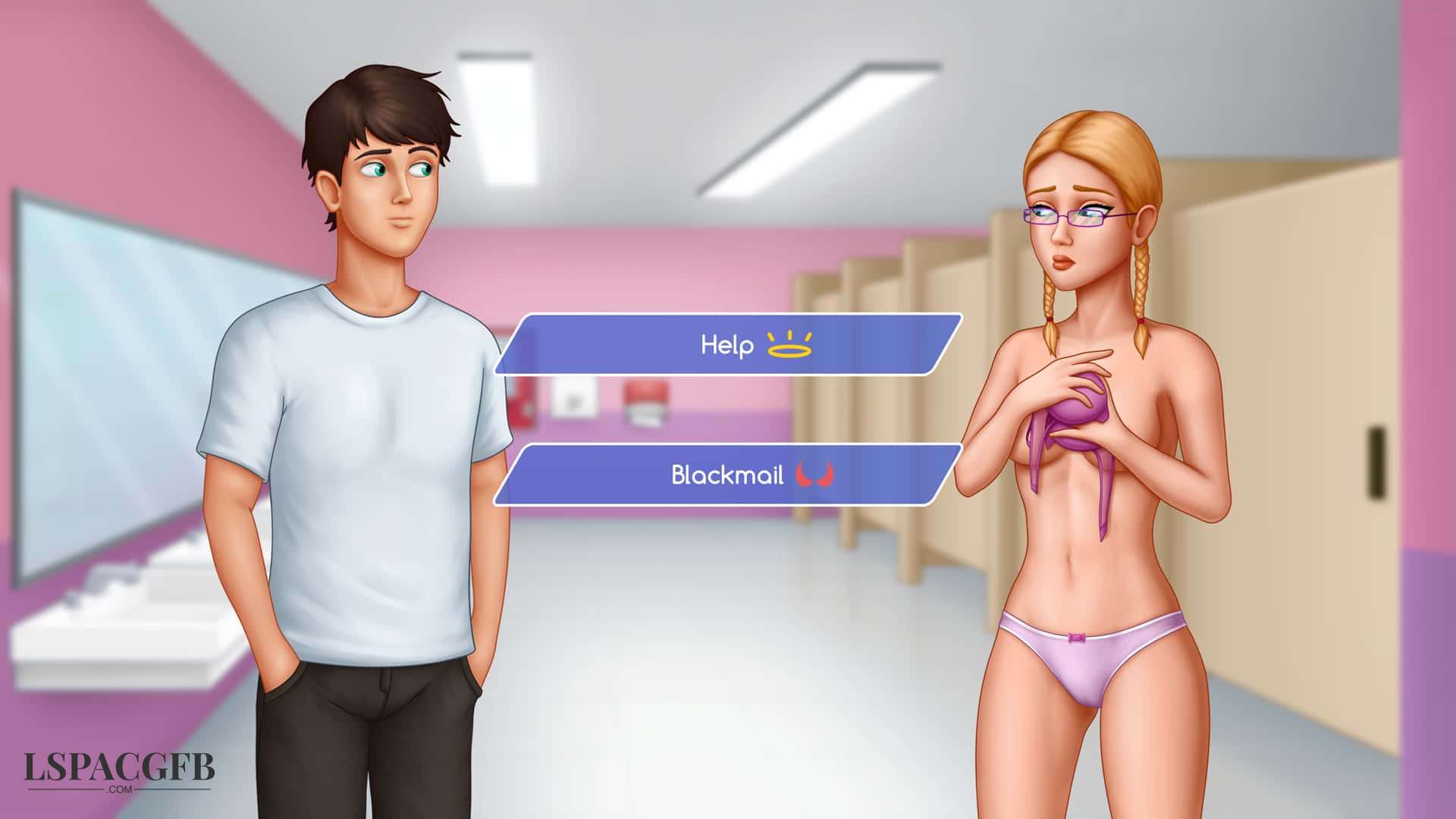The height and width of the screenshot is (819, 1456).
Task: Click the first aid kit on the wall
Action: pyautogui.click(x=645, y=400)
